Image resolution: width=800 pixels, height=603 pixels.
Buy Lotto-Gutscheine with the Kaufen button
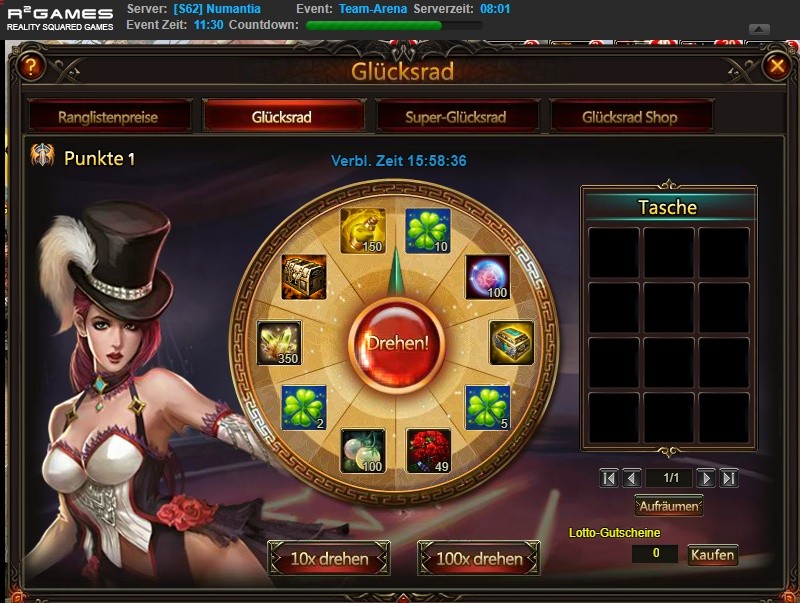(712, 555)
